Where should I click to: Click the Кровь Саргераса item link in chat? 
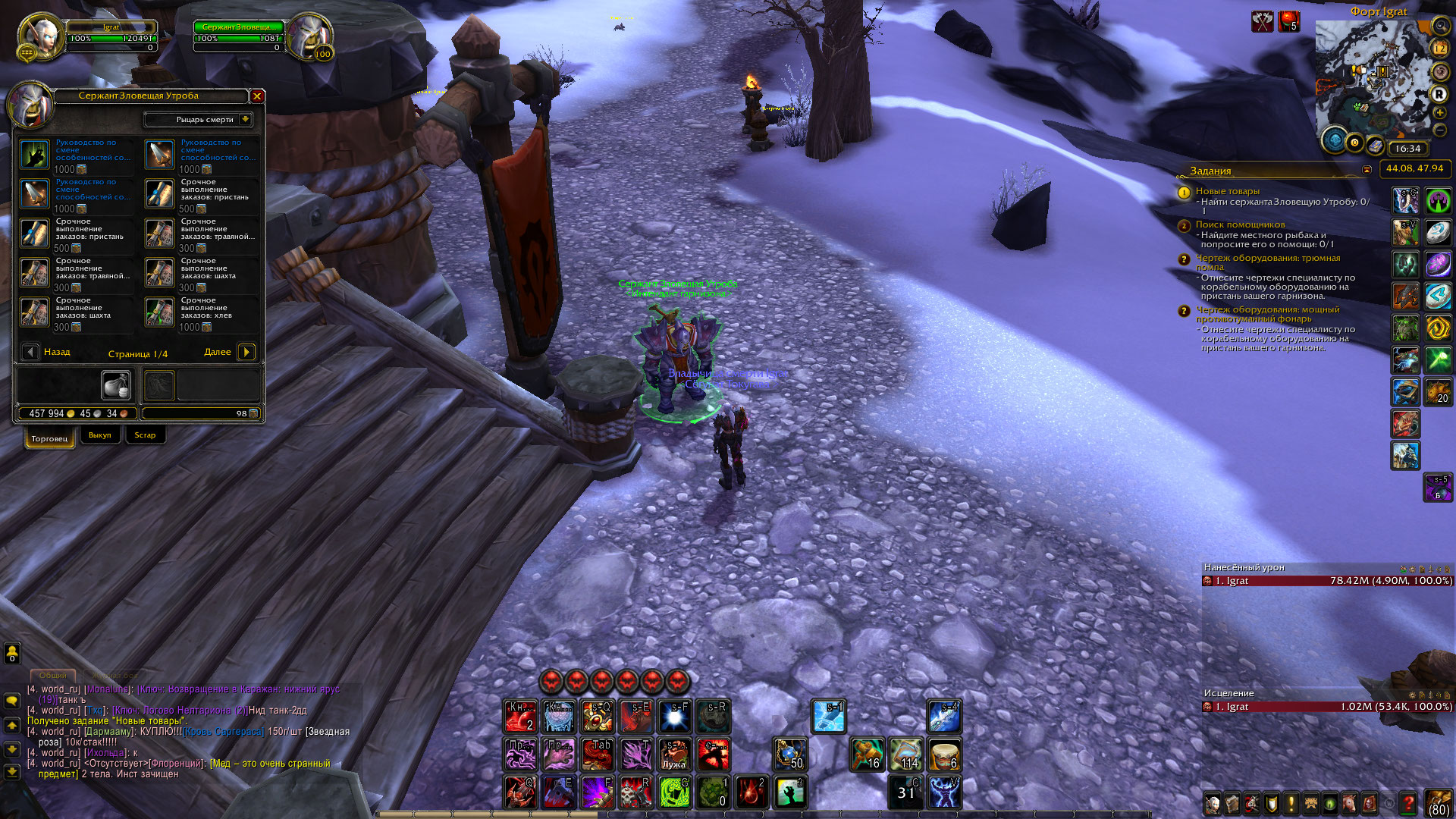pyautogui.click(x=223, y=732)
